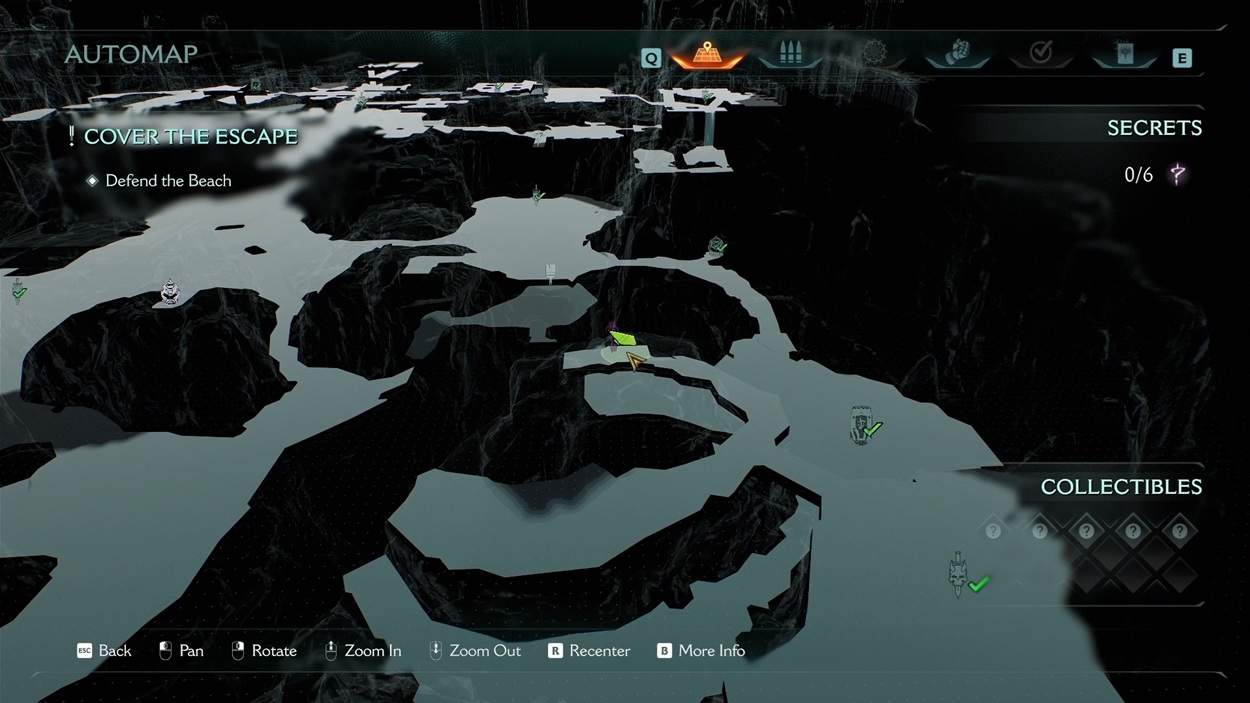
Task: Click the green player position marker
Action: pos(623,340)
